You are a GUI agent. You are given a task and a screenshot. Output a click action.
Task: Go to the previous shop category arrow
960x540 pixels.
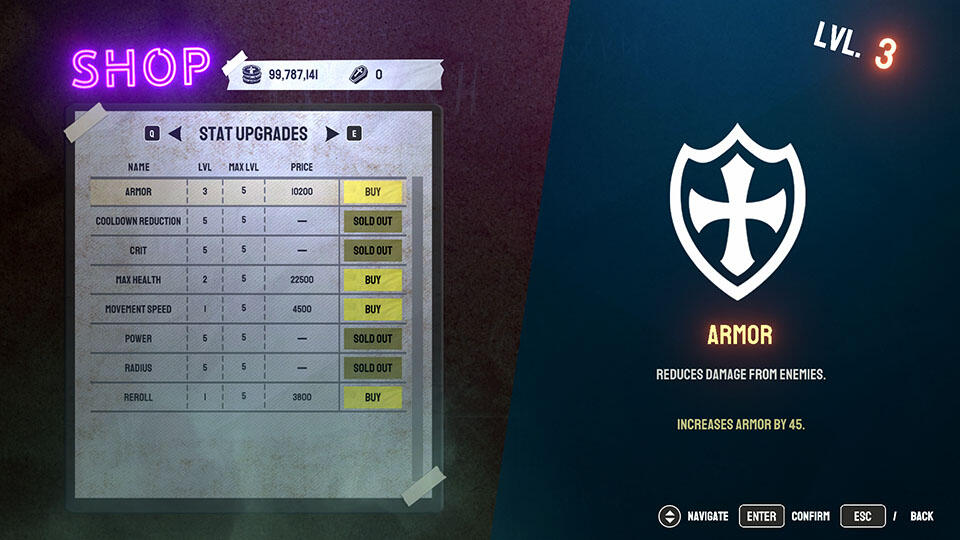click(175, 133)
